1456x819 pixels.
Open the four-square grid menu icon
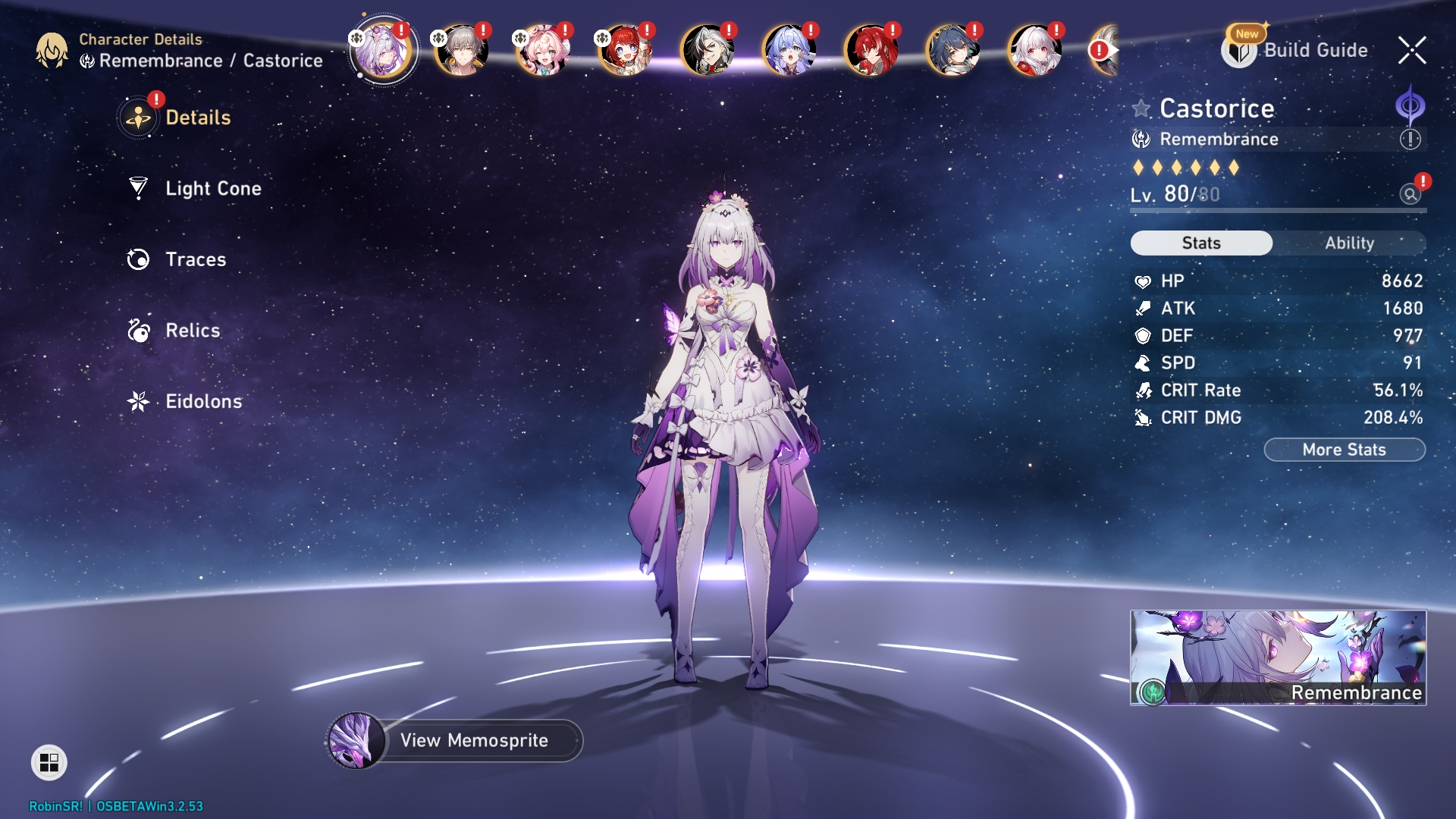click(x=49, y=762)
